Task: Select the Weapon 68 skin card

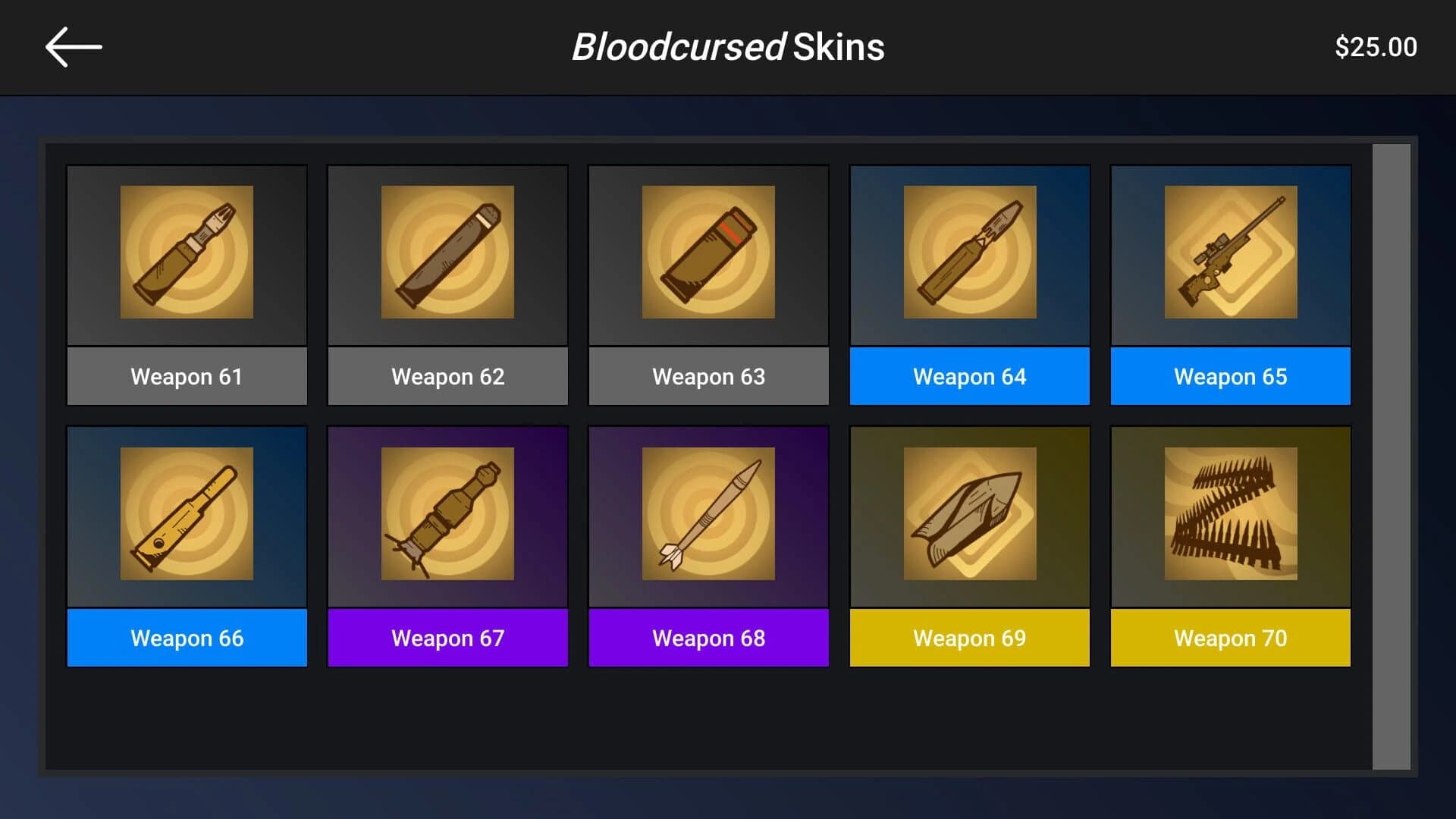Action: (708, 546)
